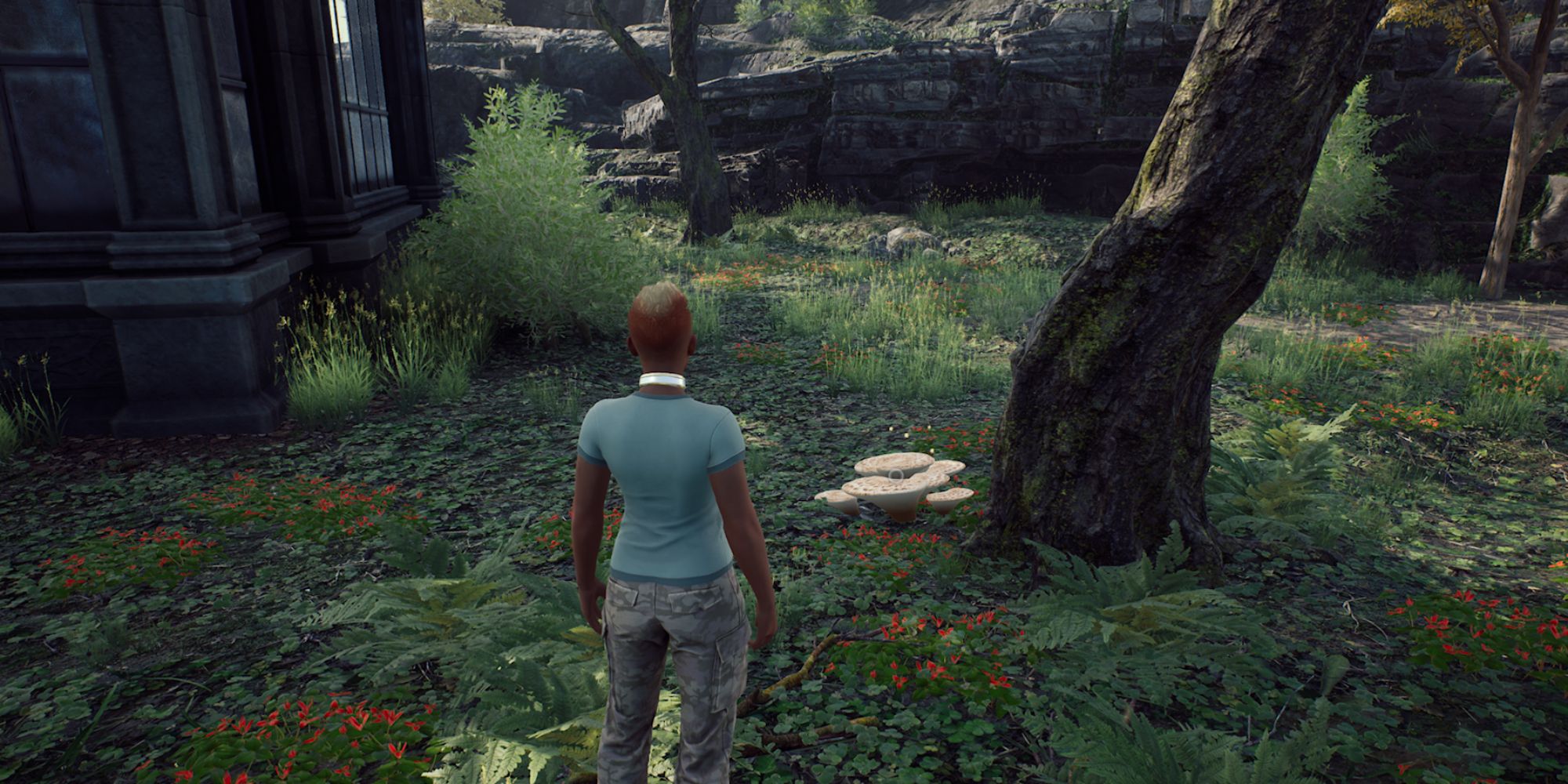Viewport: 1568px width, 784px height.
Task: Select the circular interaction marker on the mushrooms
Action: coord(895,474)
